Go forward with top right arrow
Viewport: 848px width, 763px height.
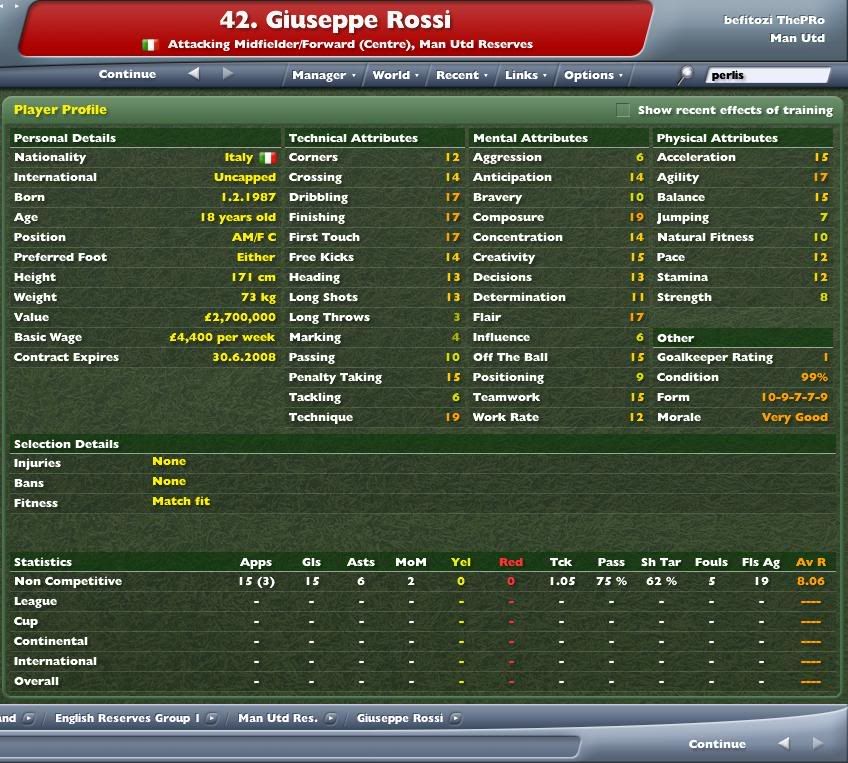228,73
